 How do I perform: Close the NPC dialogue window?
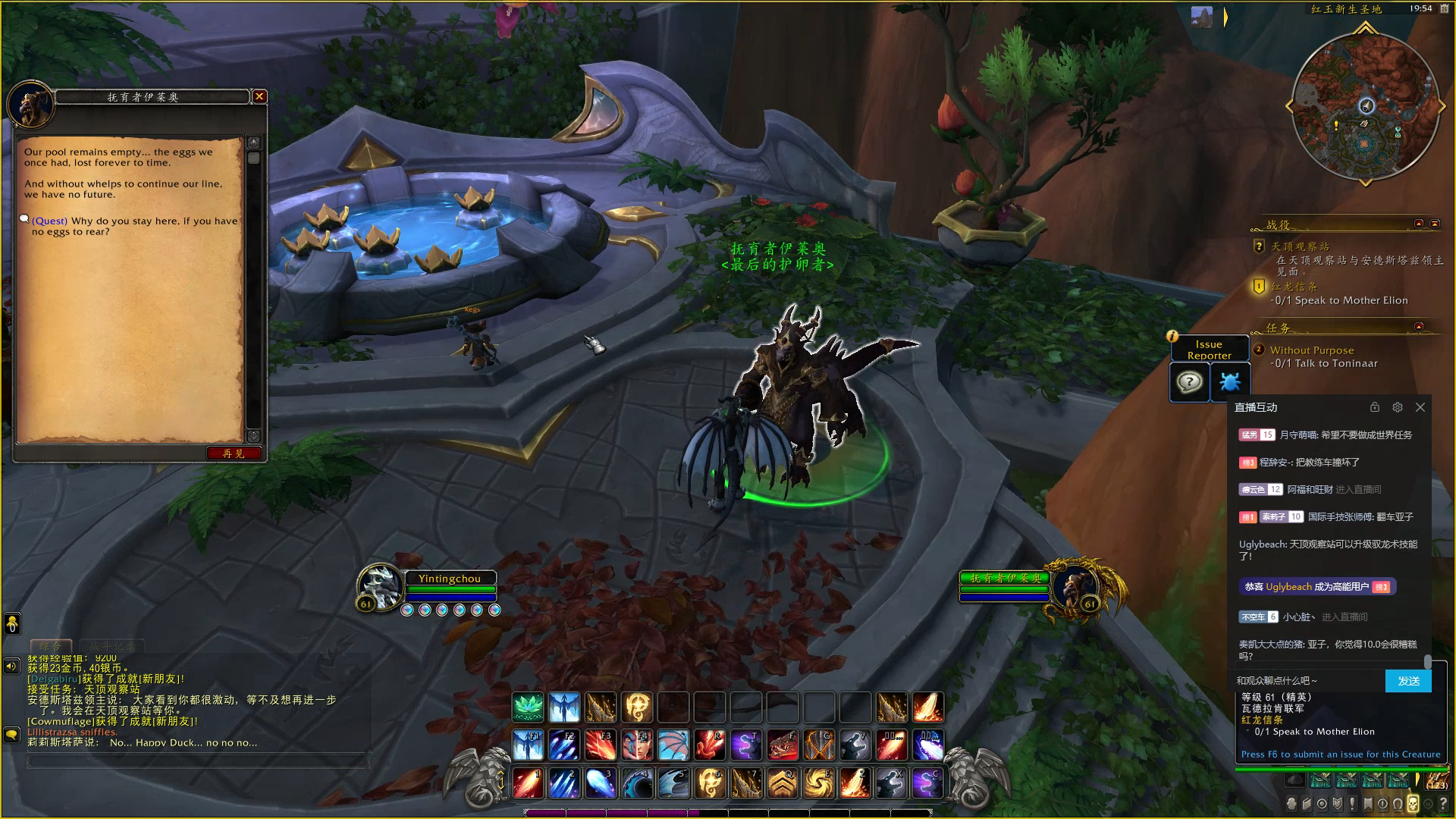coord(259,96)
